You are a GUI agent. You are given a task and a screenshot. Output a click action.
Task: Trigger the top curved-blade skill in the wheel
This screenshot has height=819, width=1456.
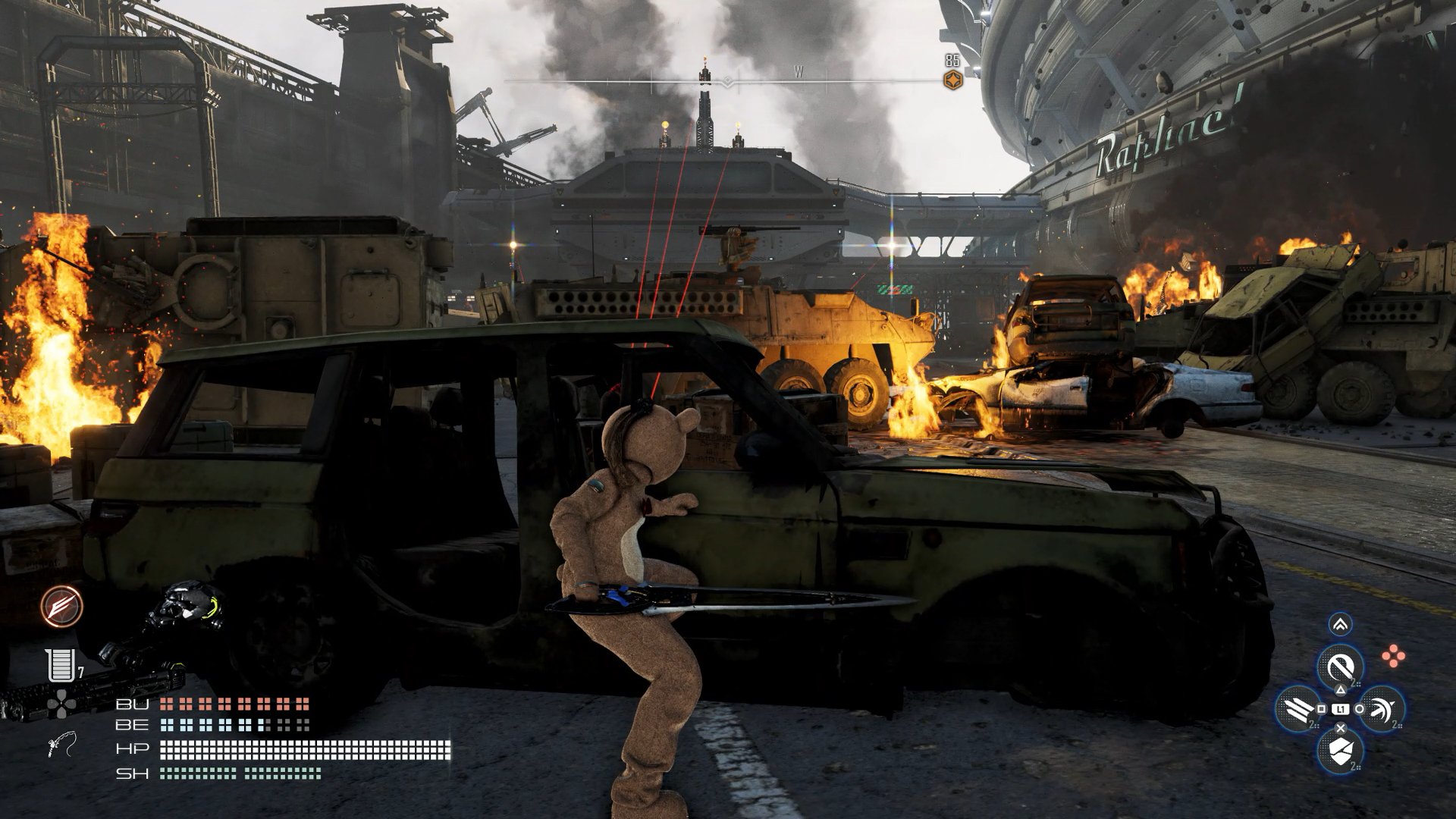[x=1340, y=667]
